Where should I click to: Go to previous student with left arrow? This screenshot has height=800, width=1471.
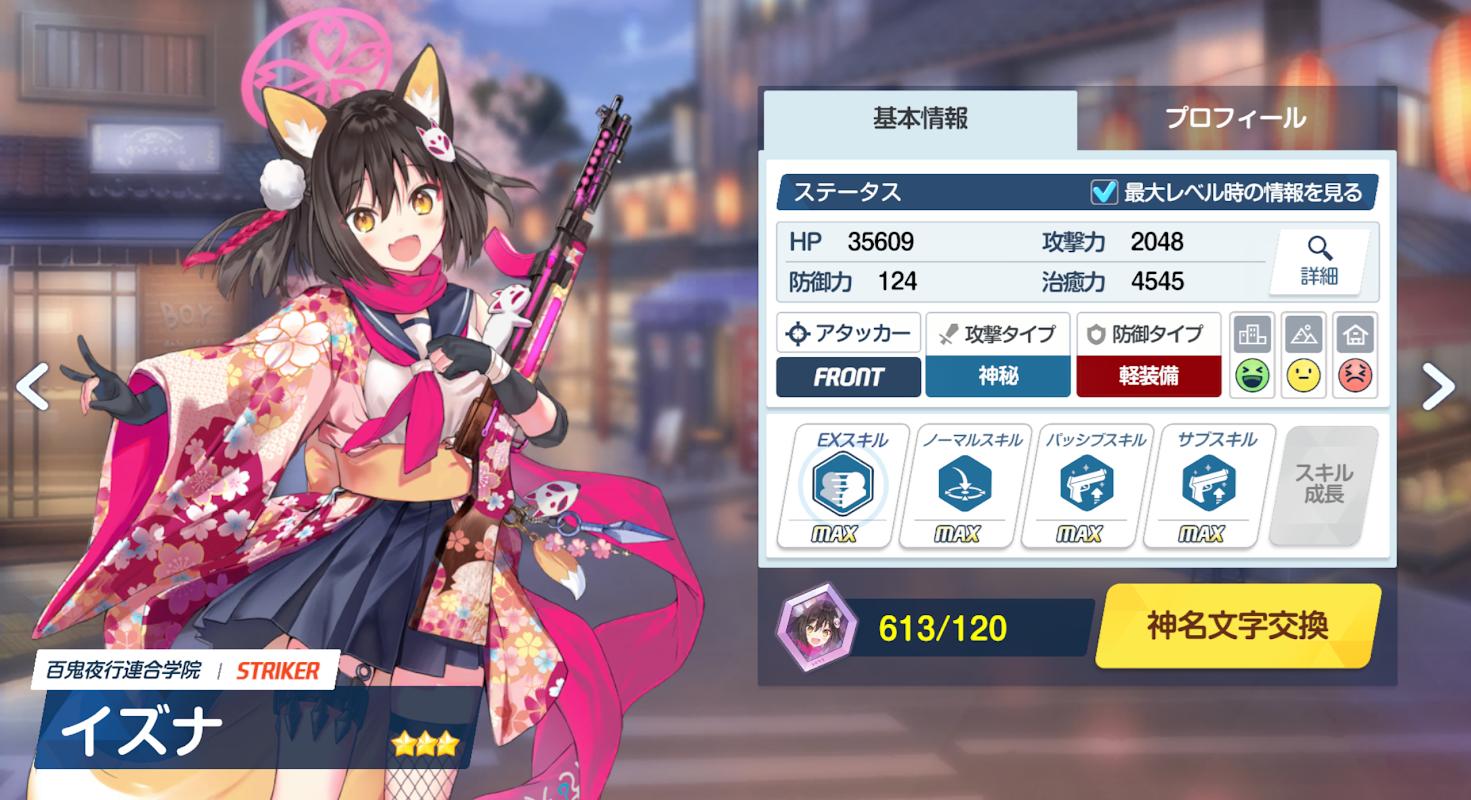32,386
